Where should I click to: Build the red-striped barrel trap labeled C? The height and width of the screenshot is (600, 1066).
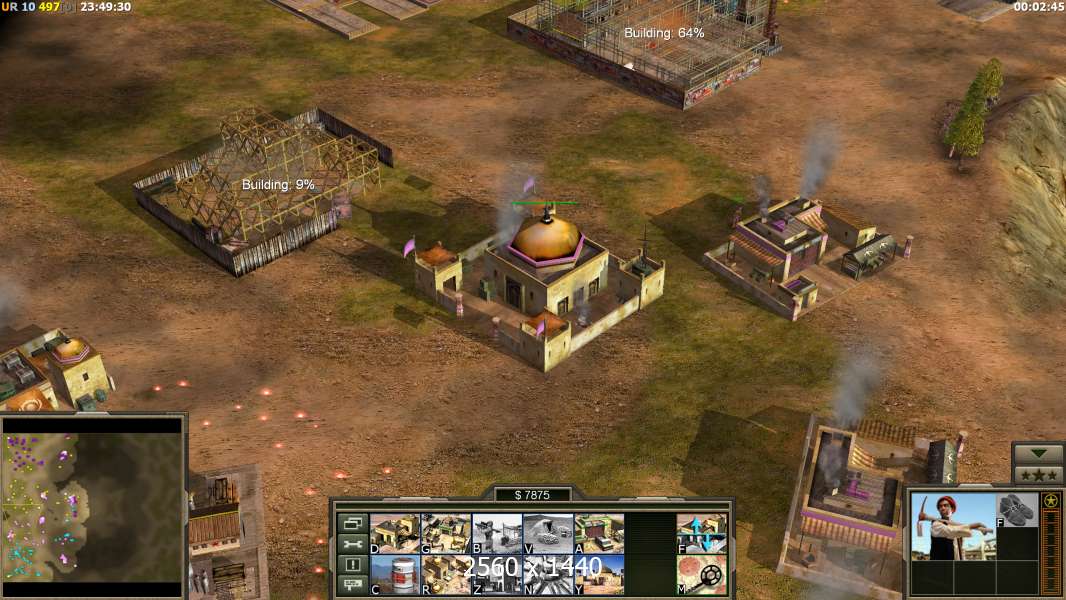pyautogui.click(x=394, y=574)
